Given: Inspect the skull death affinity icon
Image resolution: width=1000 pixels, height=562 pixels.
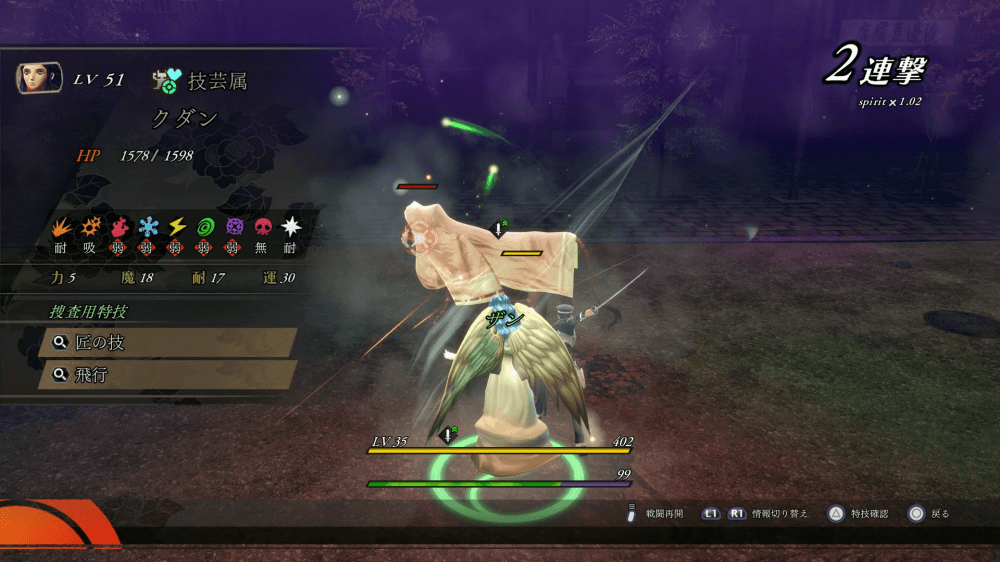Looking at the screenshot, I should (x=263, y=227).
